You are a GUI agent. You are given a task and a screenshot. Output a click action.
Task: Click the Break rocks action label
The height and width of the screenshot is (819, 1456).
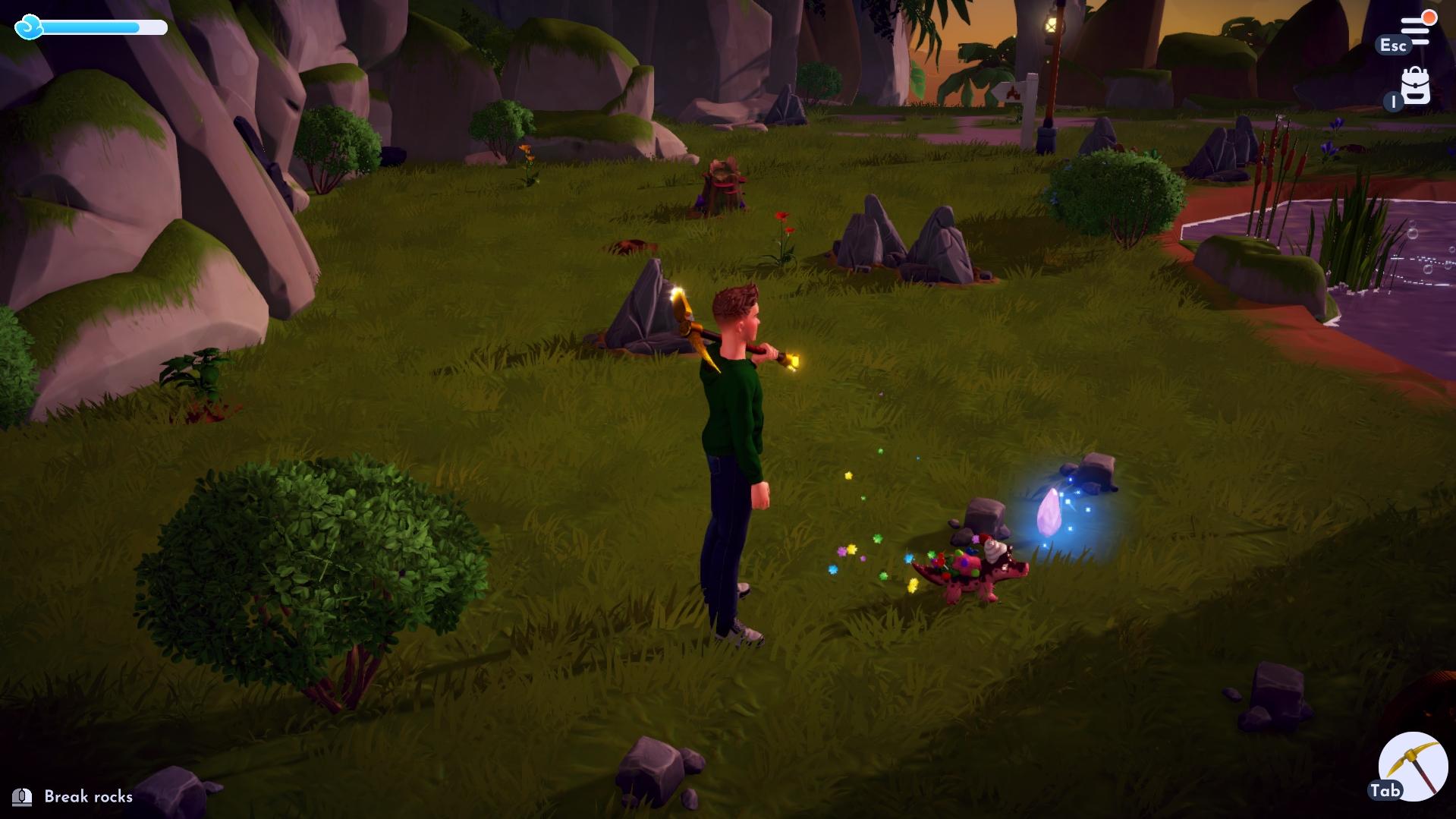click(87, 797)
